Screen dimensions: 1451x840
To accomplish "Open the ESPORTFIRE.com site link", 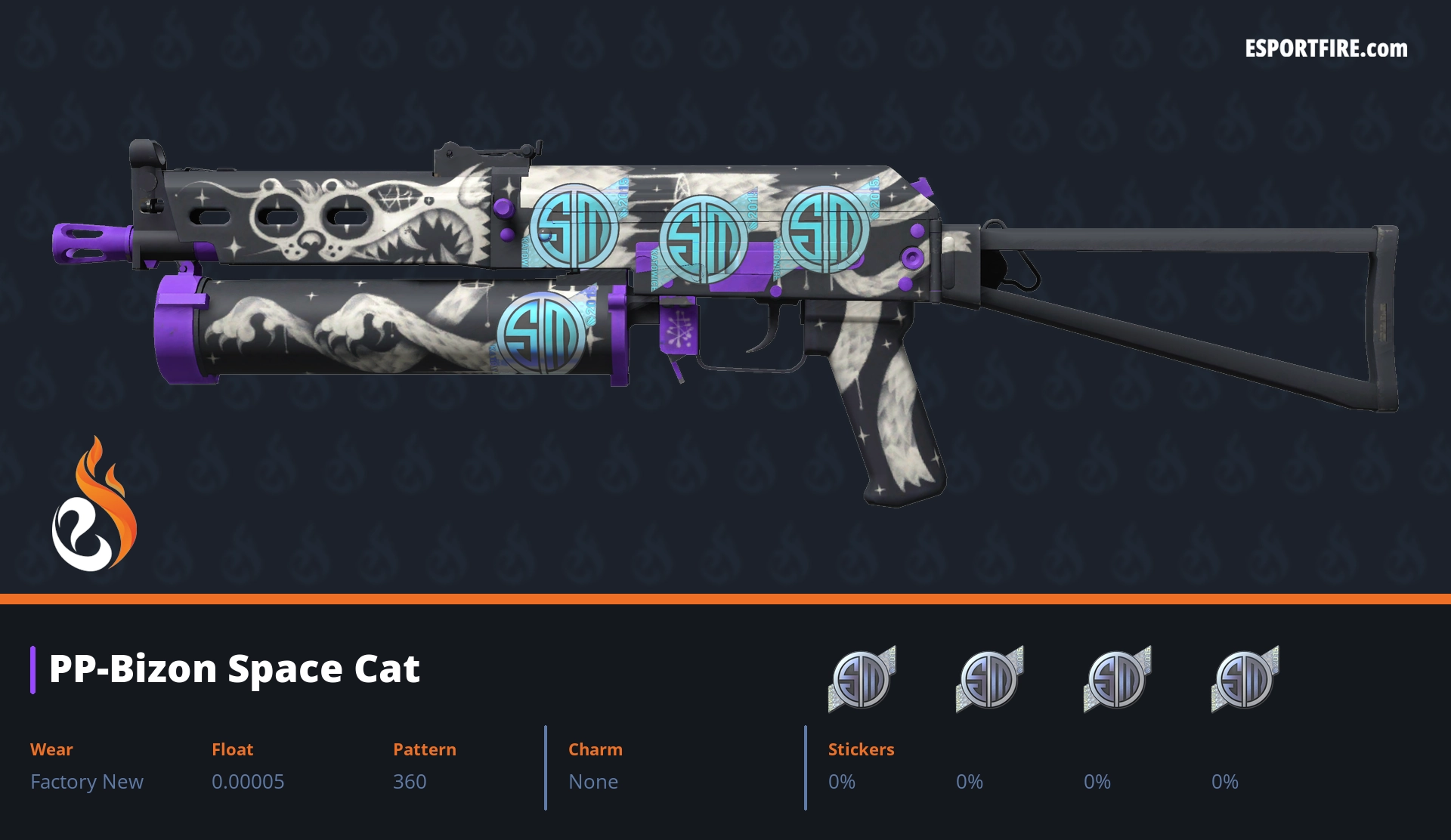I will [1326, 49].
